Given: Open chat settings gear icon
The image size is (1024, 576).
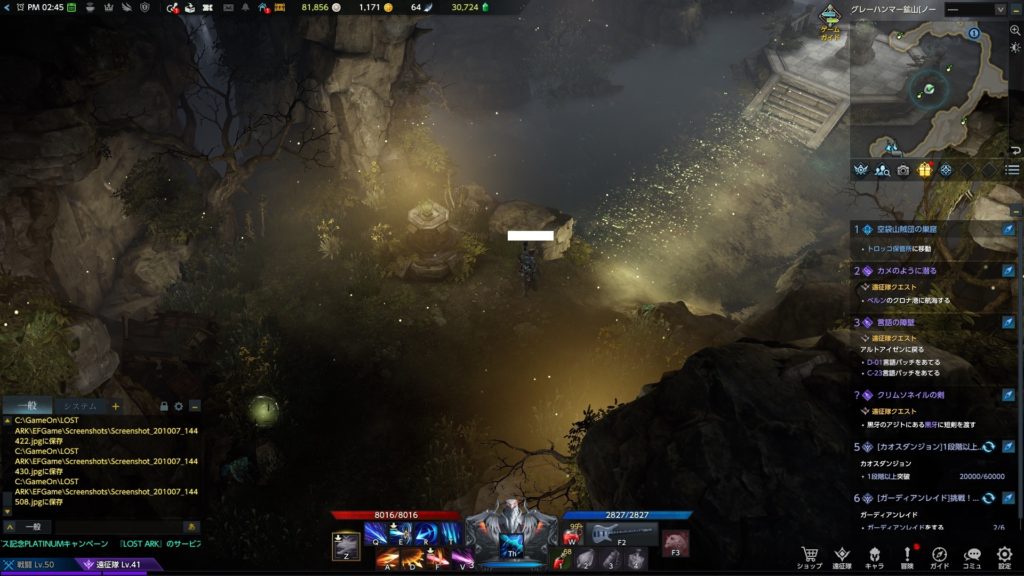Looking at the screenshot, I should pos(179,406).
